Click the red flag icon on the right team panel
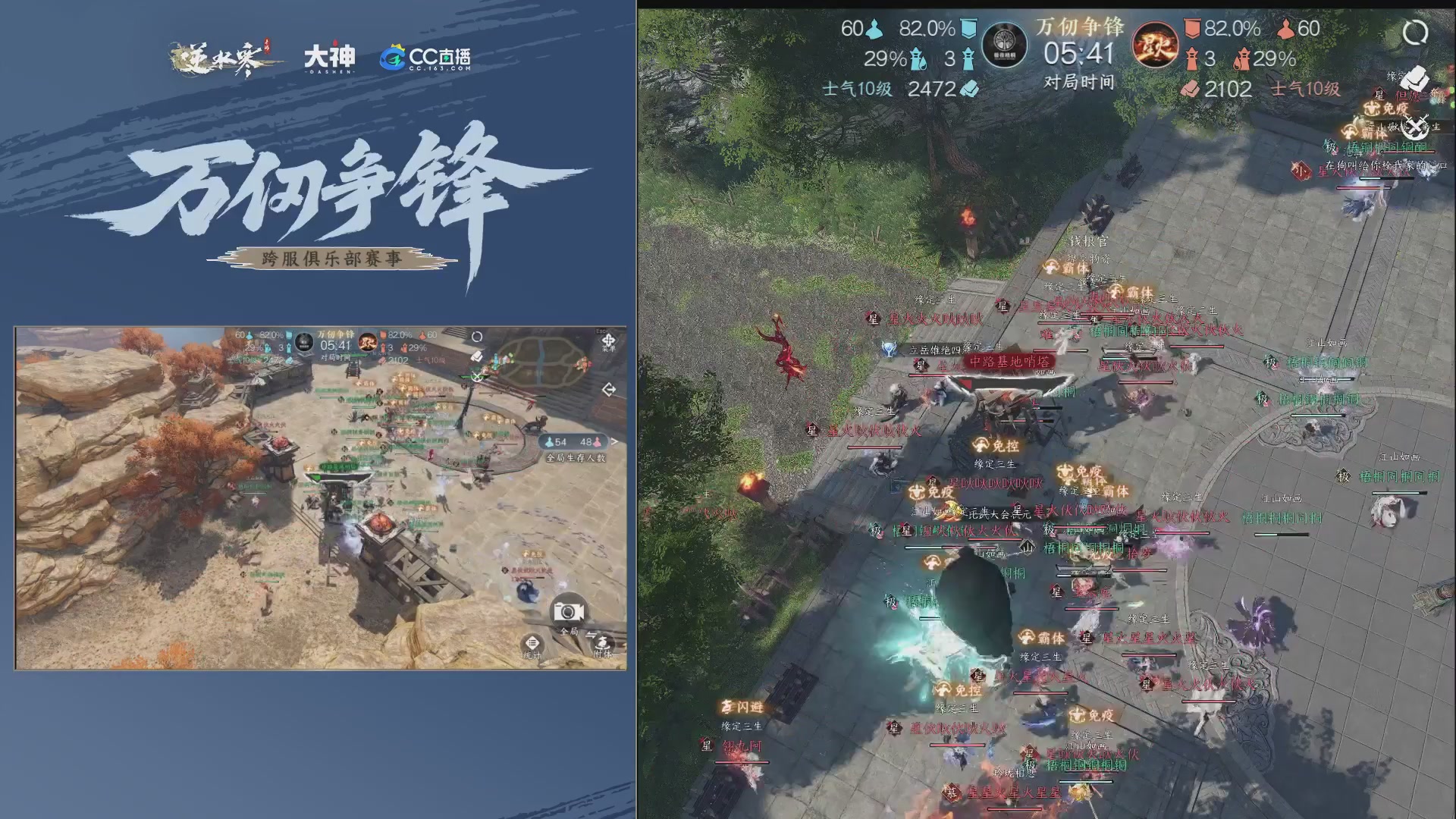The width and height of the screenshot is (1456, 819). click(x=1191, y=29)
